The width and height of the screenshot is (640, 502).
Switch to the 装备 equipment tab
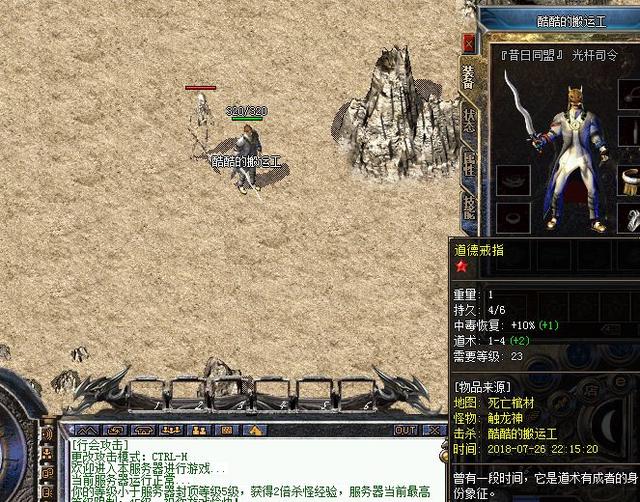468,76
